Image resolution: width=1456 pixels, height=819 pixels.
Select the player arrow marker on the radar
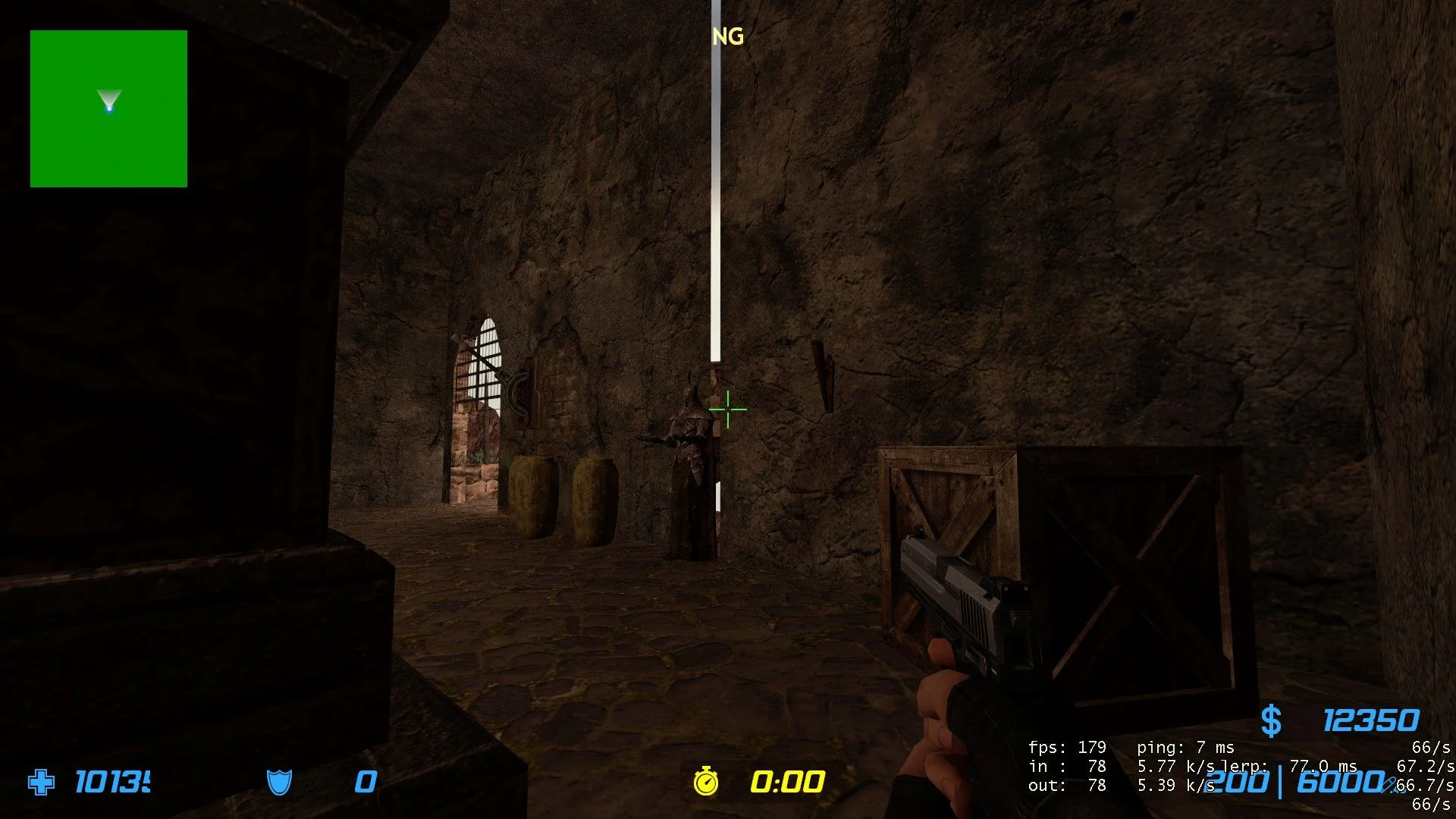[109, 102]
